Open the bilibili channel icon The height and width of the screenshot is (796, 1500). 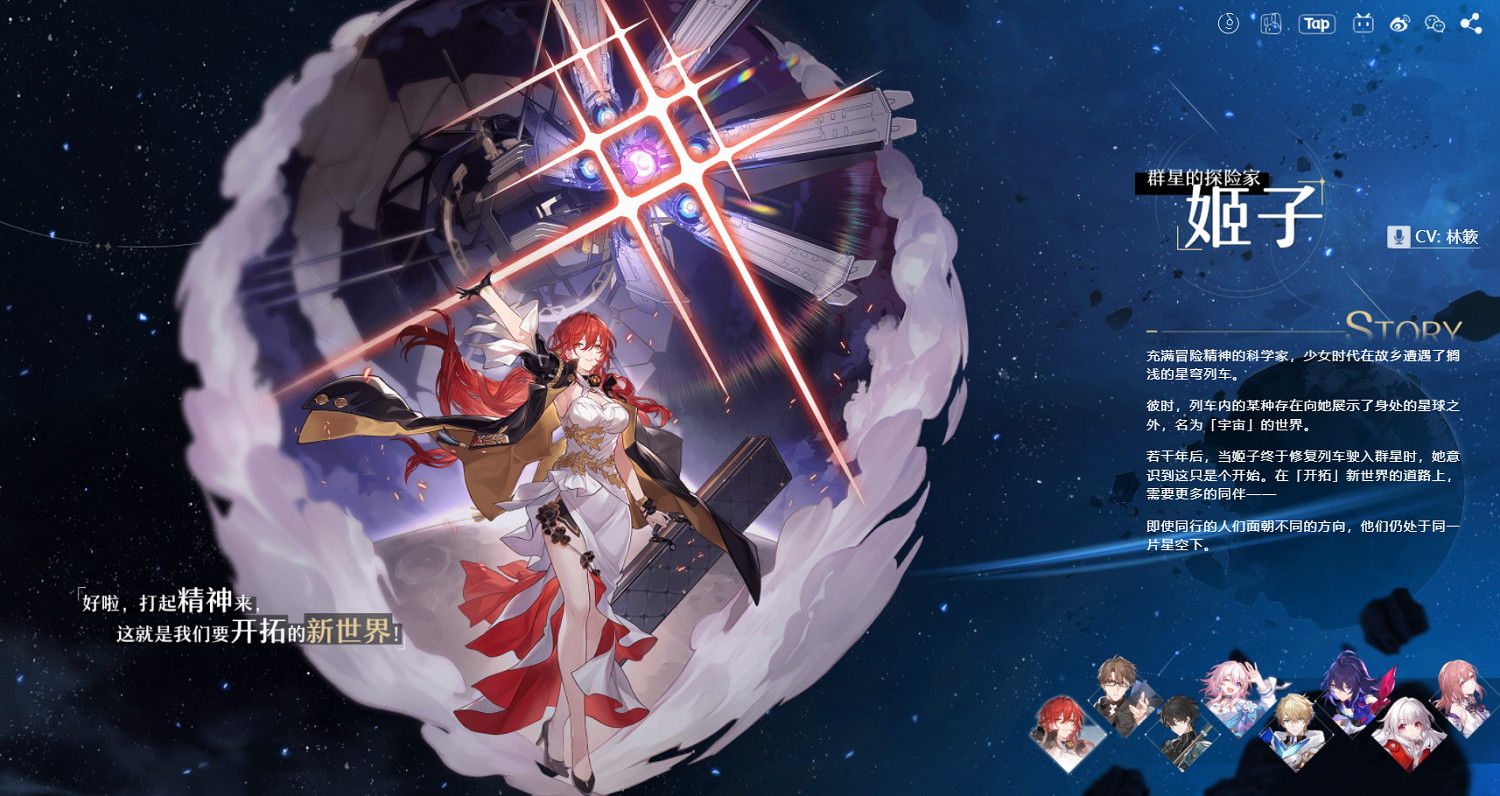pos(1363,23)
